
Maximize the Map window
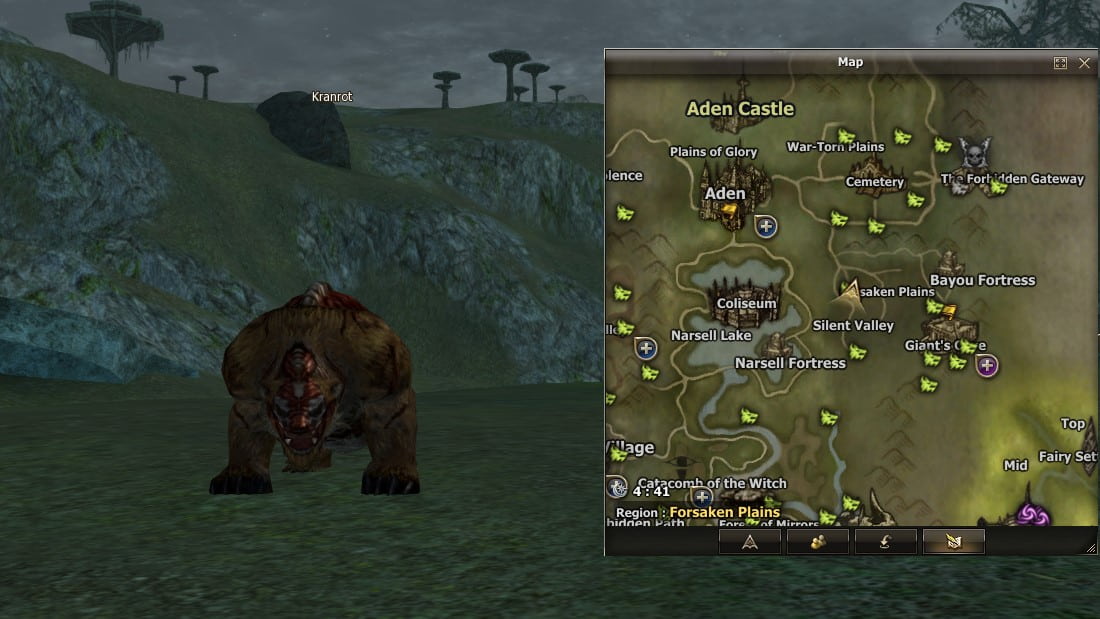pos(1060,63)
